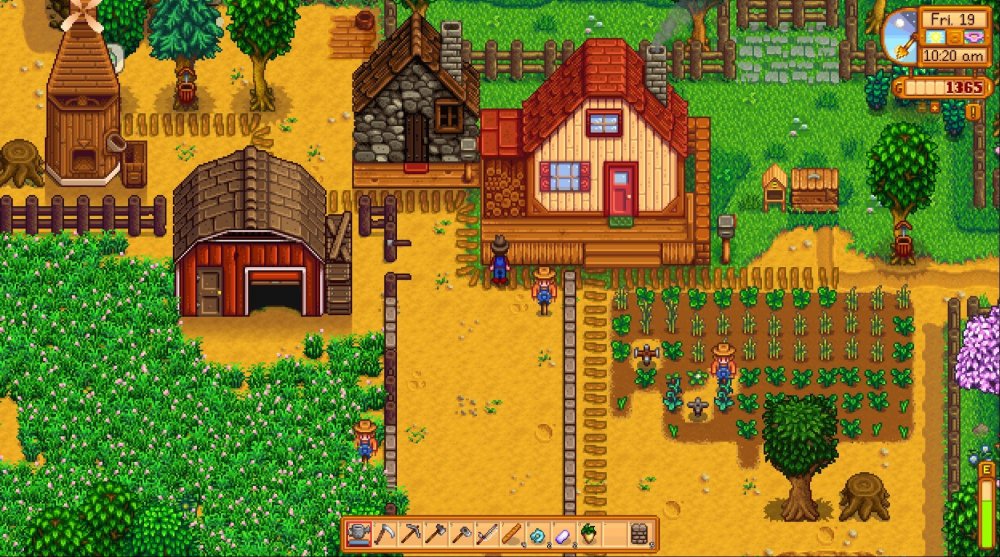Choose the blue swirl item slot
Screen dimensions: 1000x557
pos(539,533)
